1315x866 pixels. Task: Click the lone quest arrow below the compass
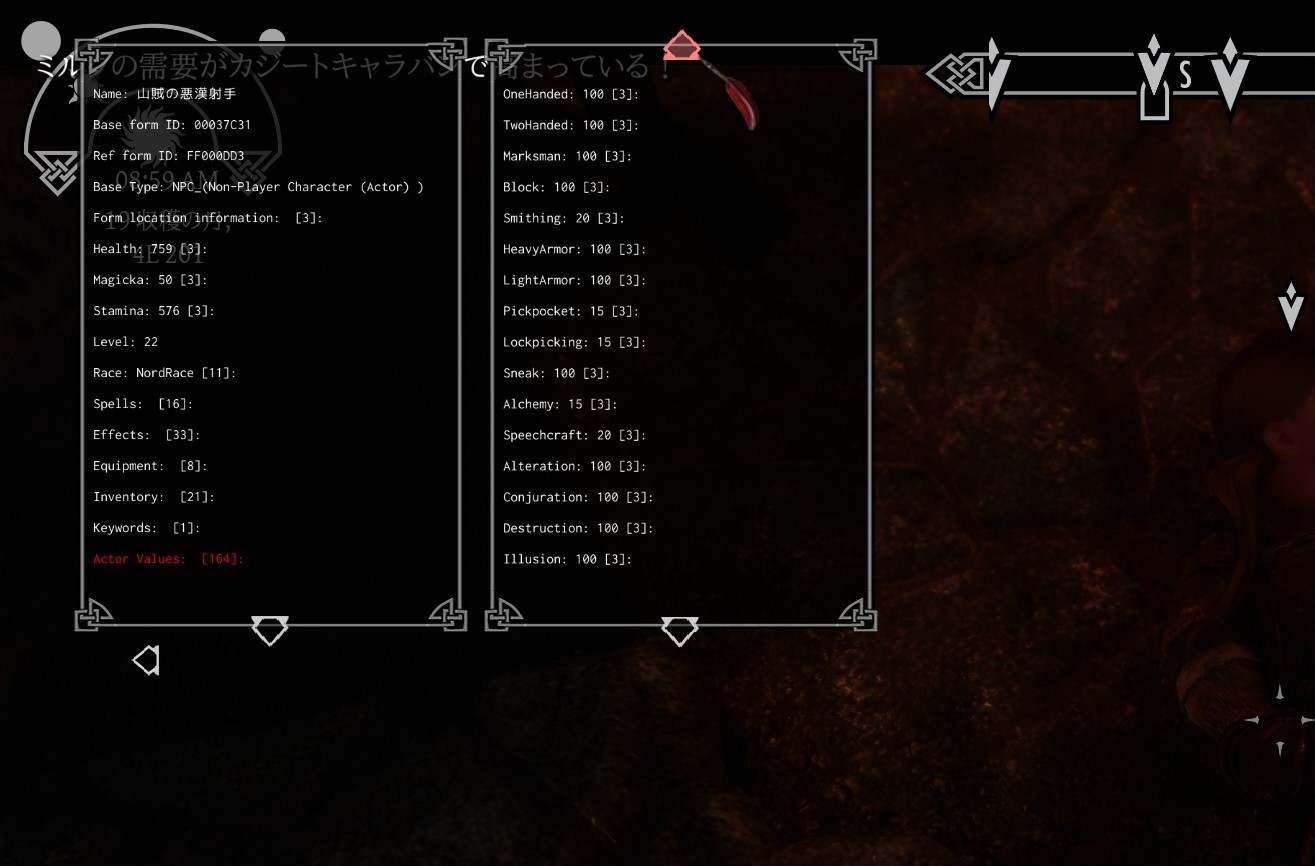(x=1290, y=303)
